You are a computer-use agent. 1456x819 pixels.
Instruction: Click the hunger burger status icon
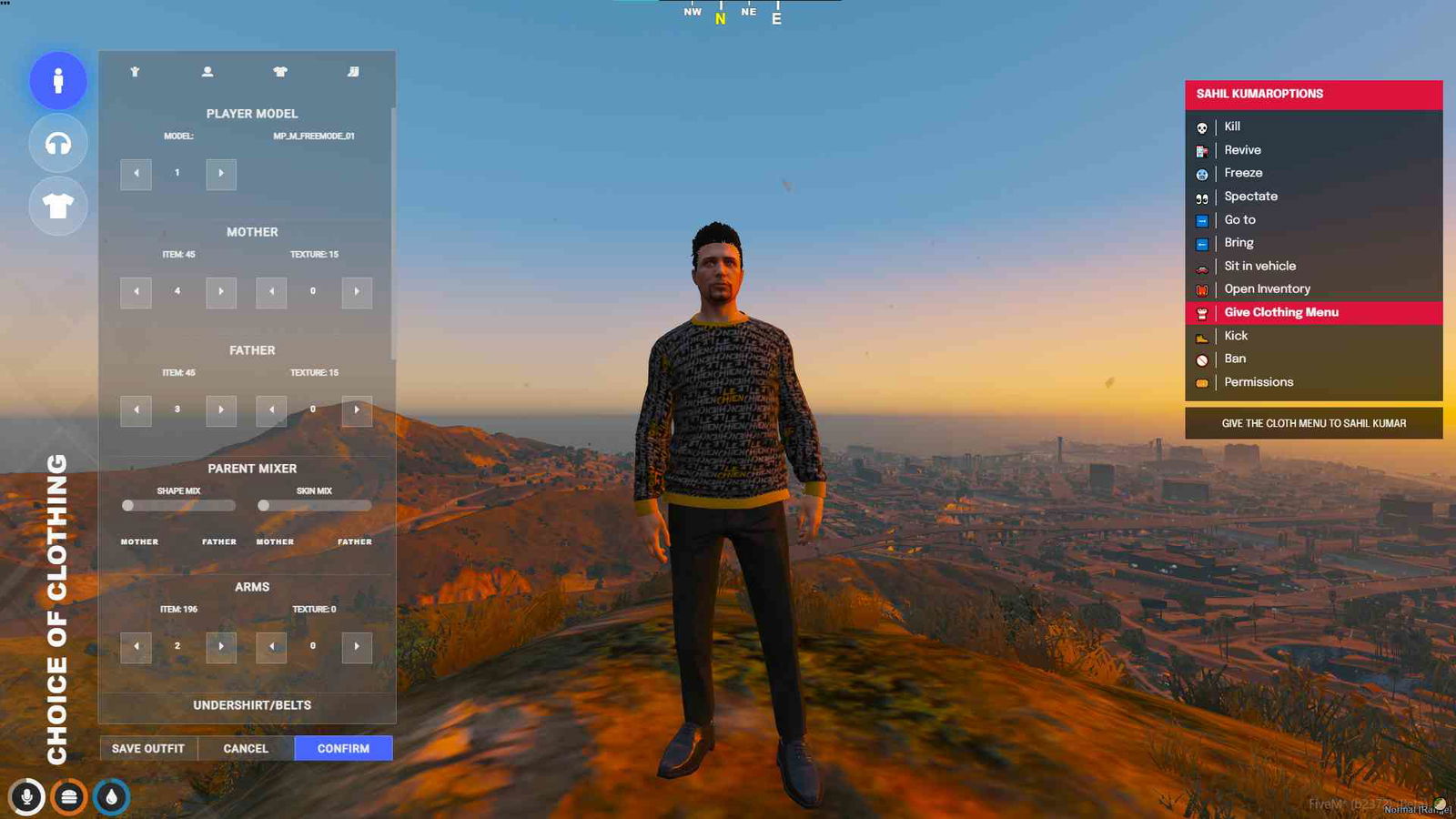(66, 794)
